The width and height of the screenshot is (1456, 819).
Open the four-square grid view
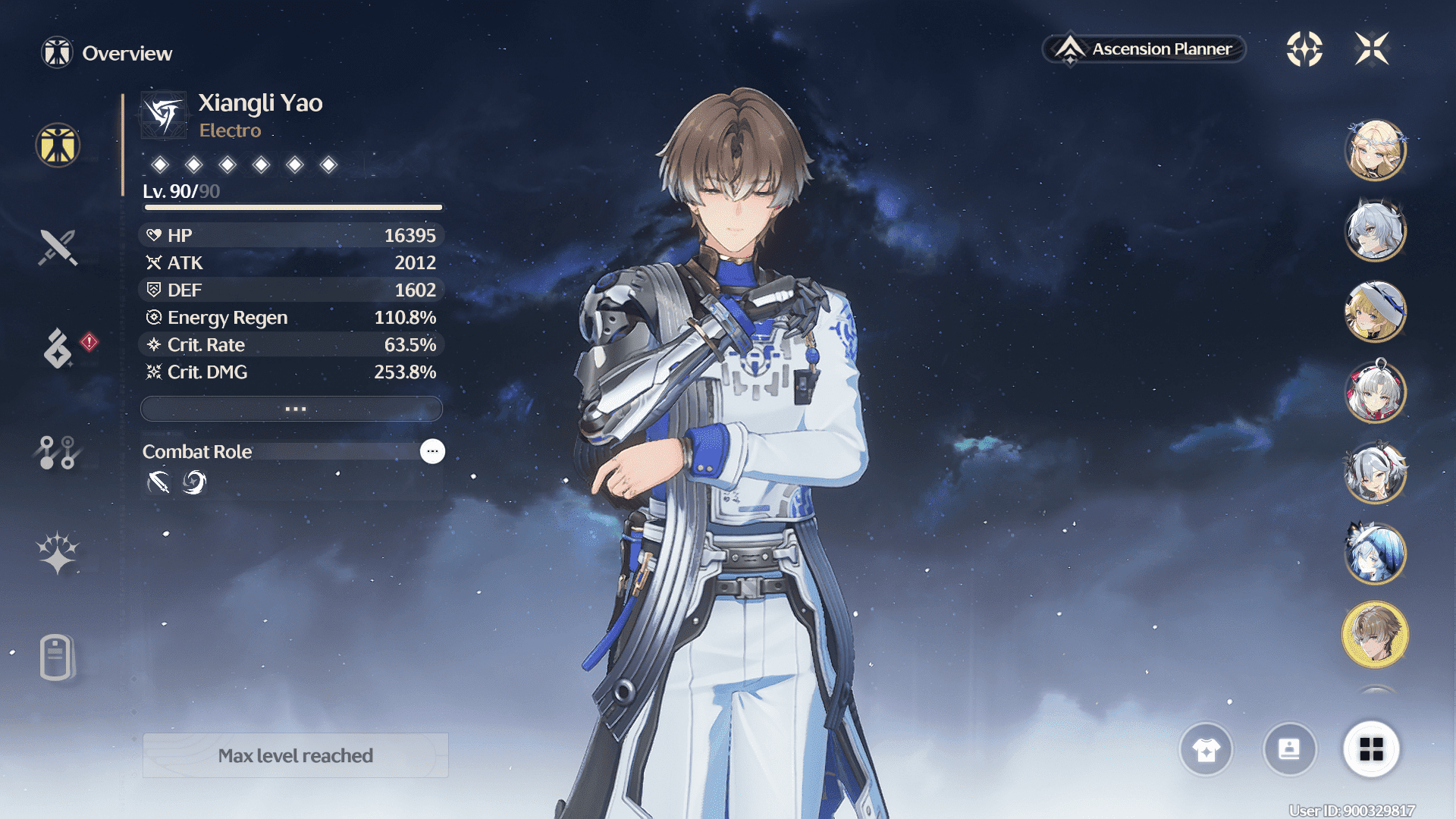pos(1371,749)
